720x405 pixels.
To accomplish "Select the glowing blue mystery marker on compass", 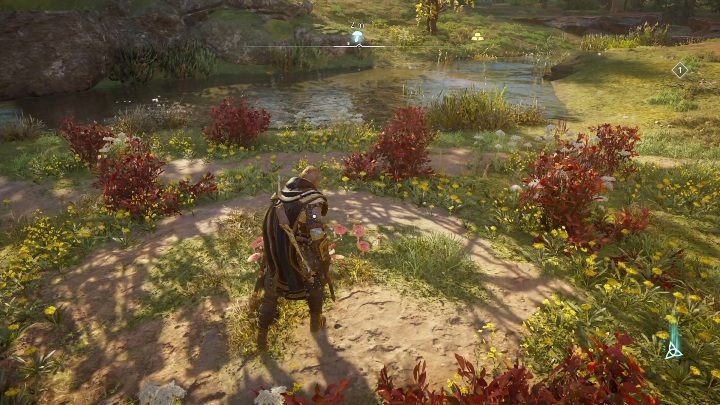I will pos(357,37).
